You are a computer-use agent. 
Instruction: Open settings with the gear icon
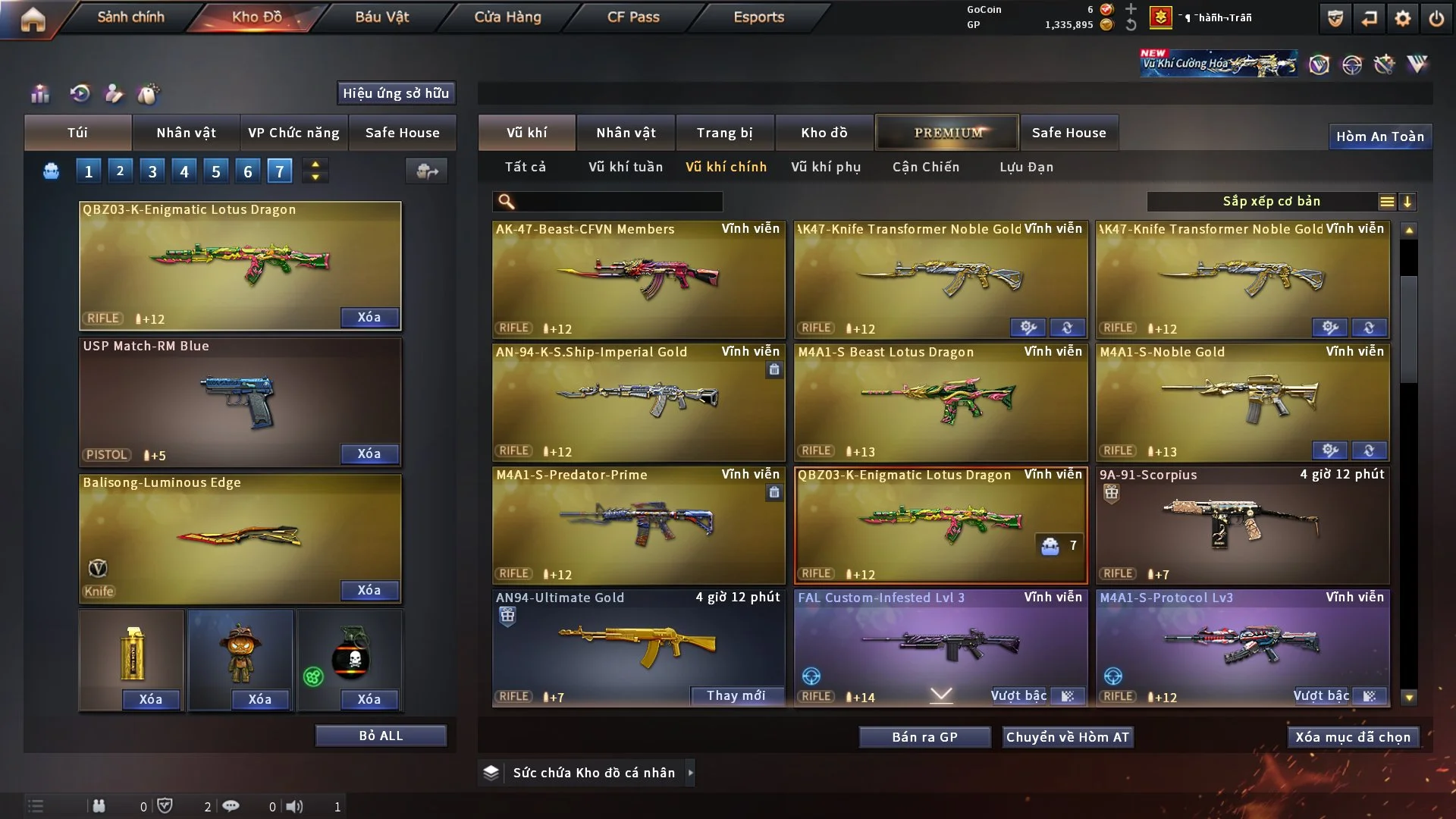(x=1402, y=18)
